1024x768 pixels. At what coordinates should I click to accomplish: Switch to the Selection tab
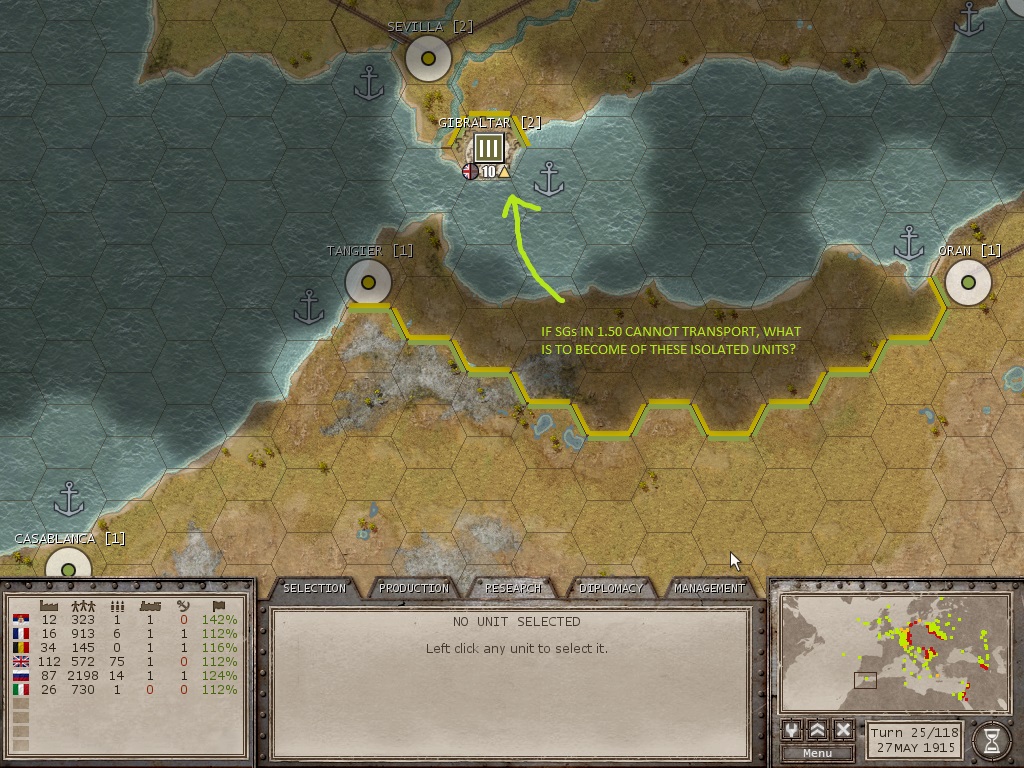coord(314,588)
